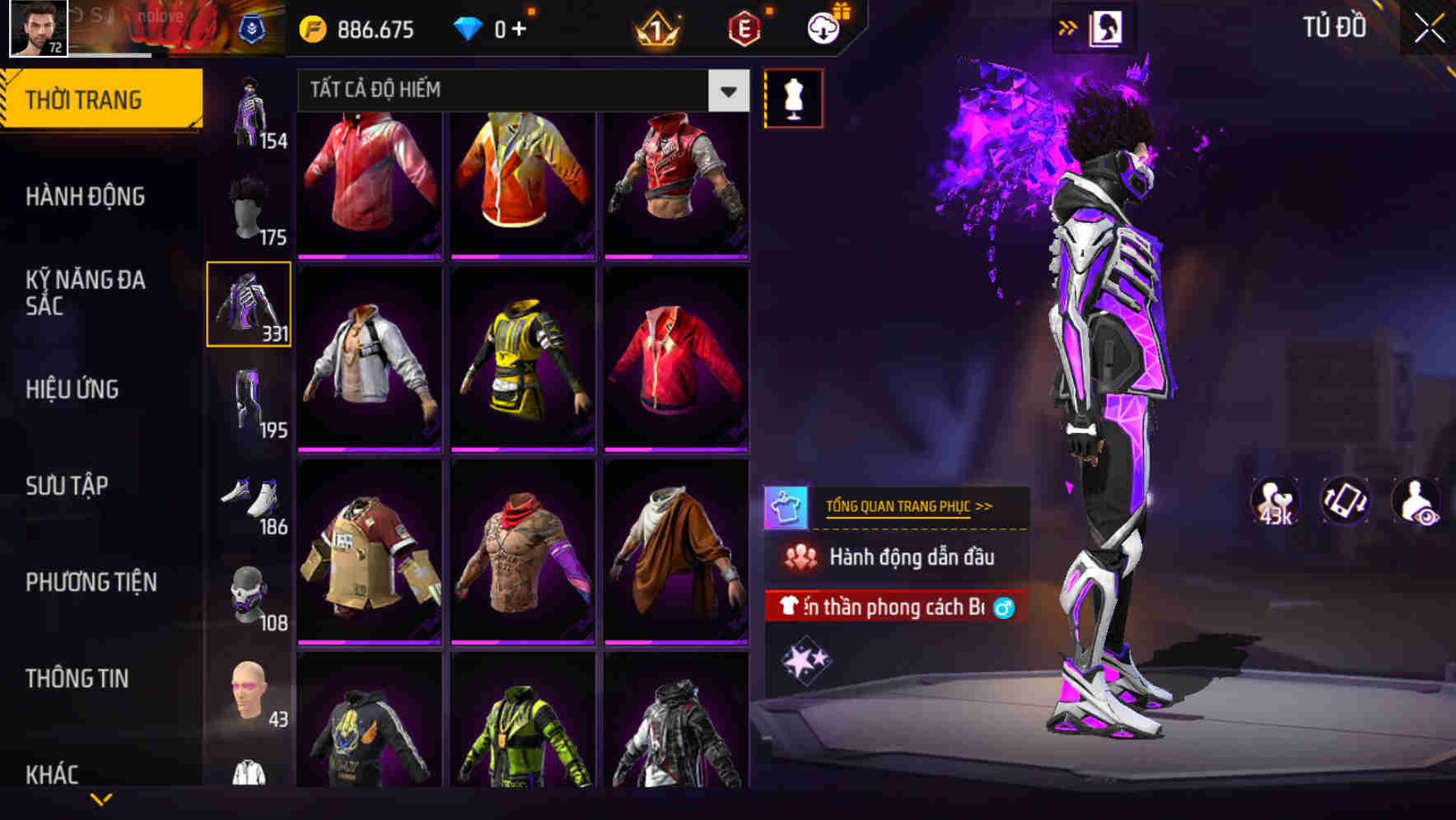Open the cloud download resources icon
The height and width of the screenshot is (820, 1456).
click(x=822, y=27)
